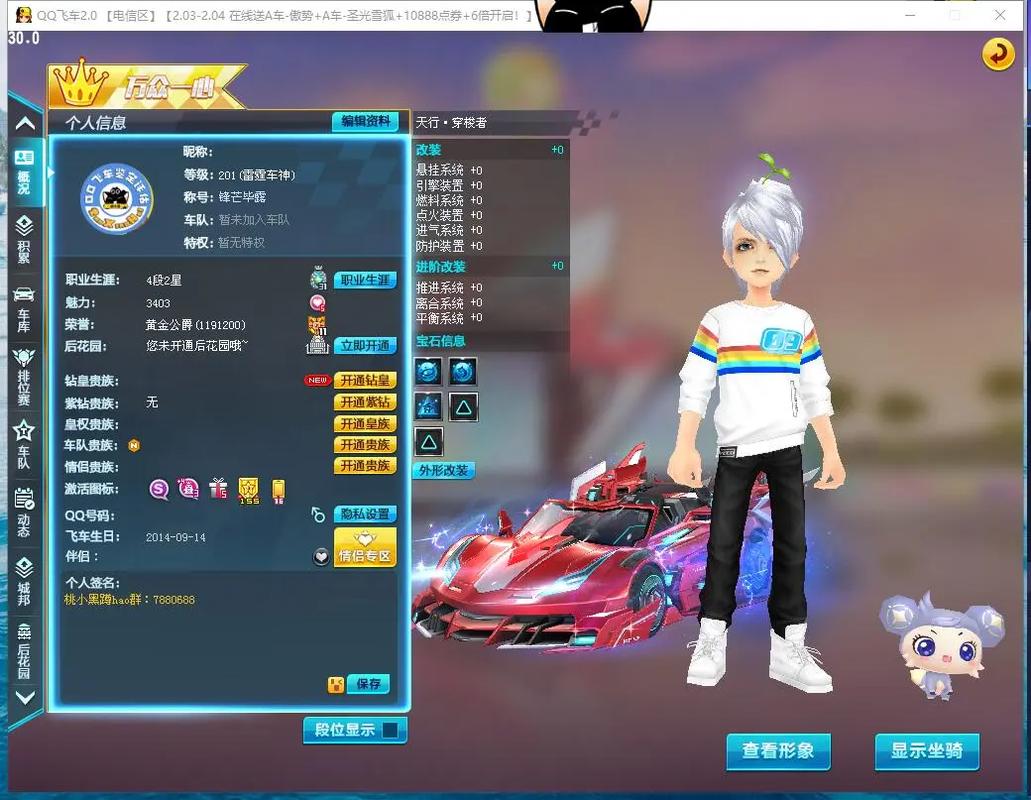Select the 车队 team tab
The height and width of the screenshot is (800, 1031).
(24, 445)
